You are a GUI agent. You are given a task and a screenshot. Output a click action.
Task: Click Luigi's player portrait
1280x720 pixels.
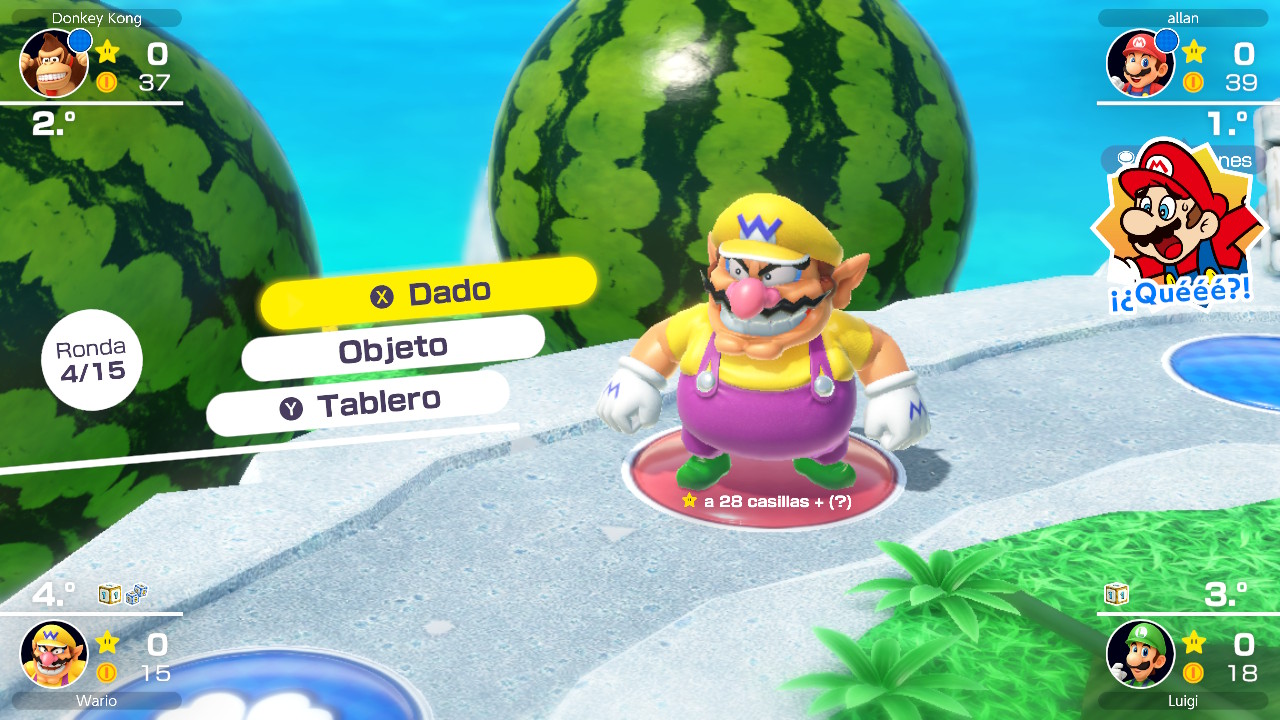1140,654
